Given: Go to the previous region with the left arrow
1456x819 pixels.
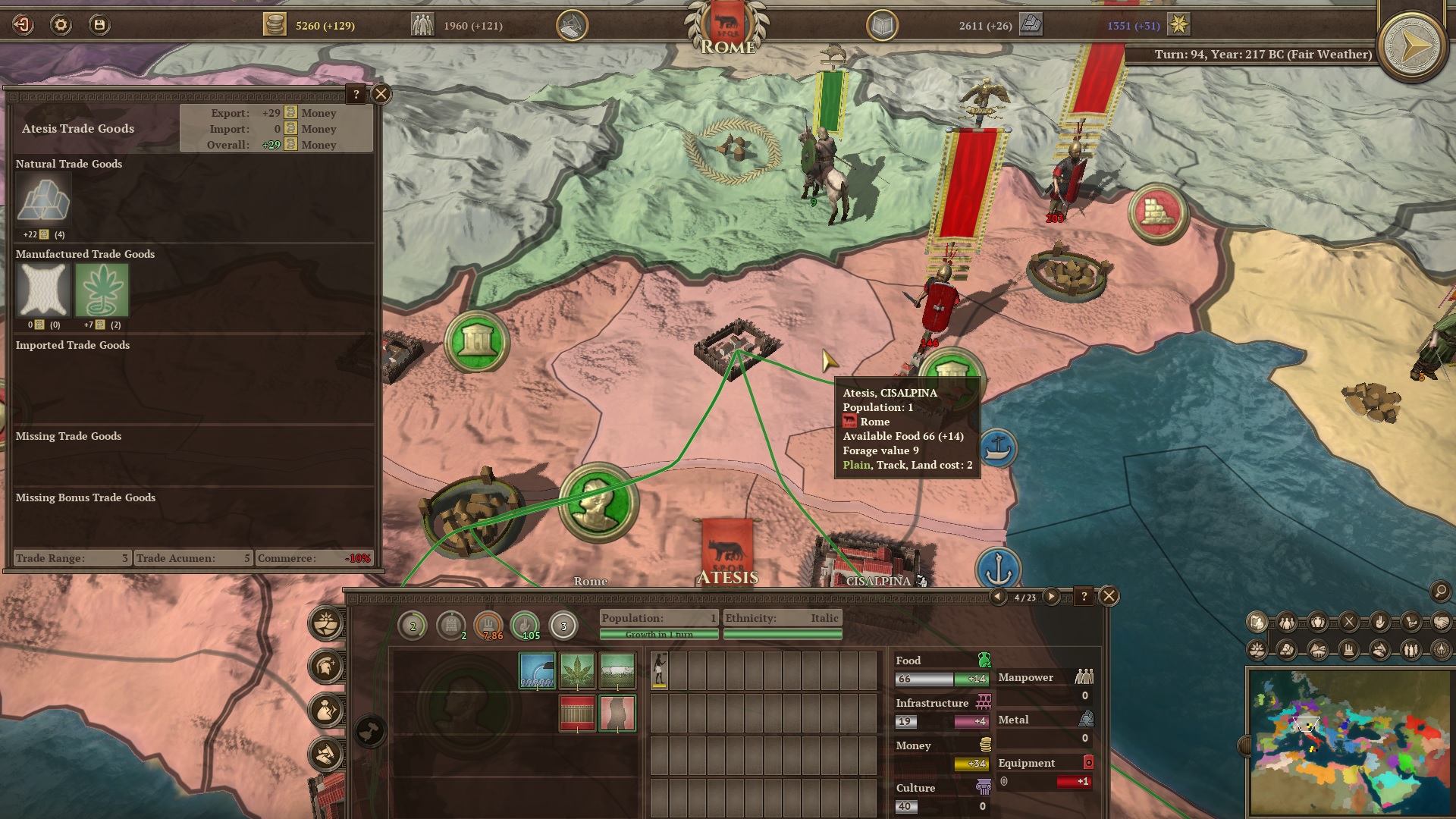Looking at the screenshot, I should (998, 597).
